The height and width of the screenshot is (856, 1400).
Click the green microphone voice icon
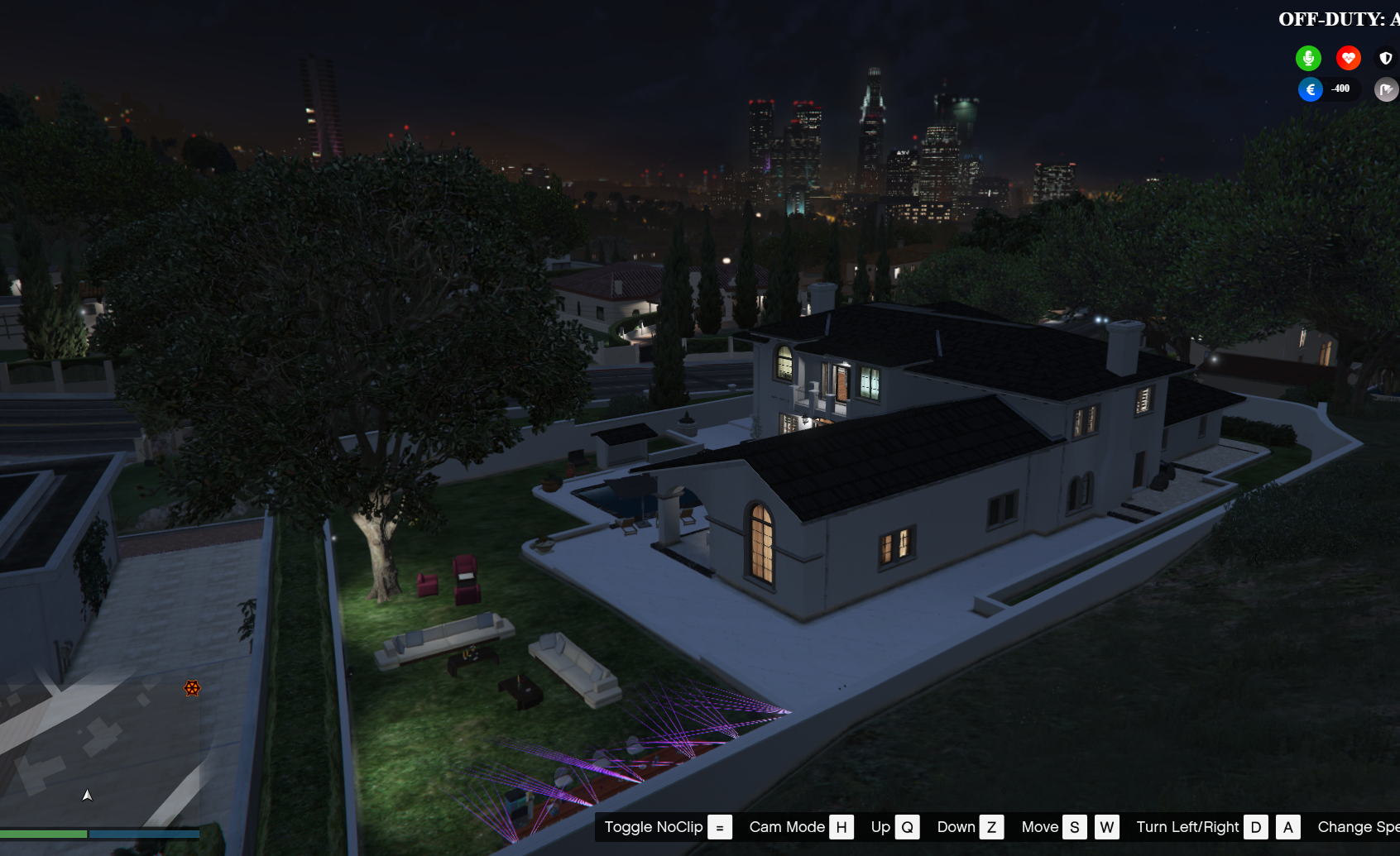1308,58
